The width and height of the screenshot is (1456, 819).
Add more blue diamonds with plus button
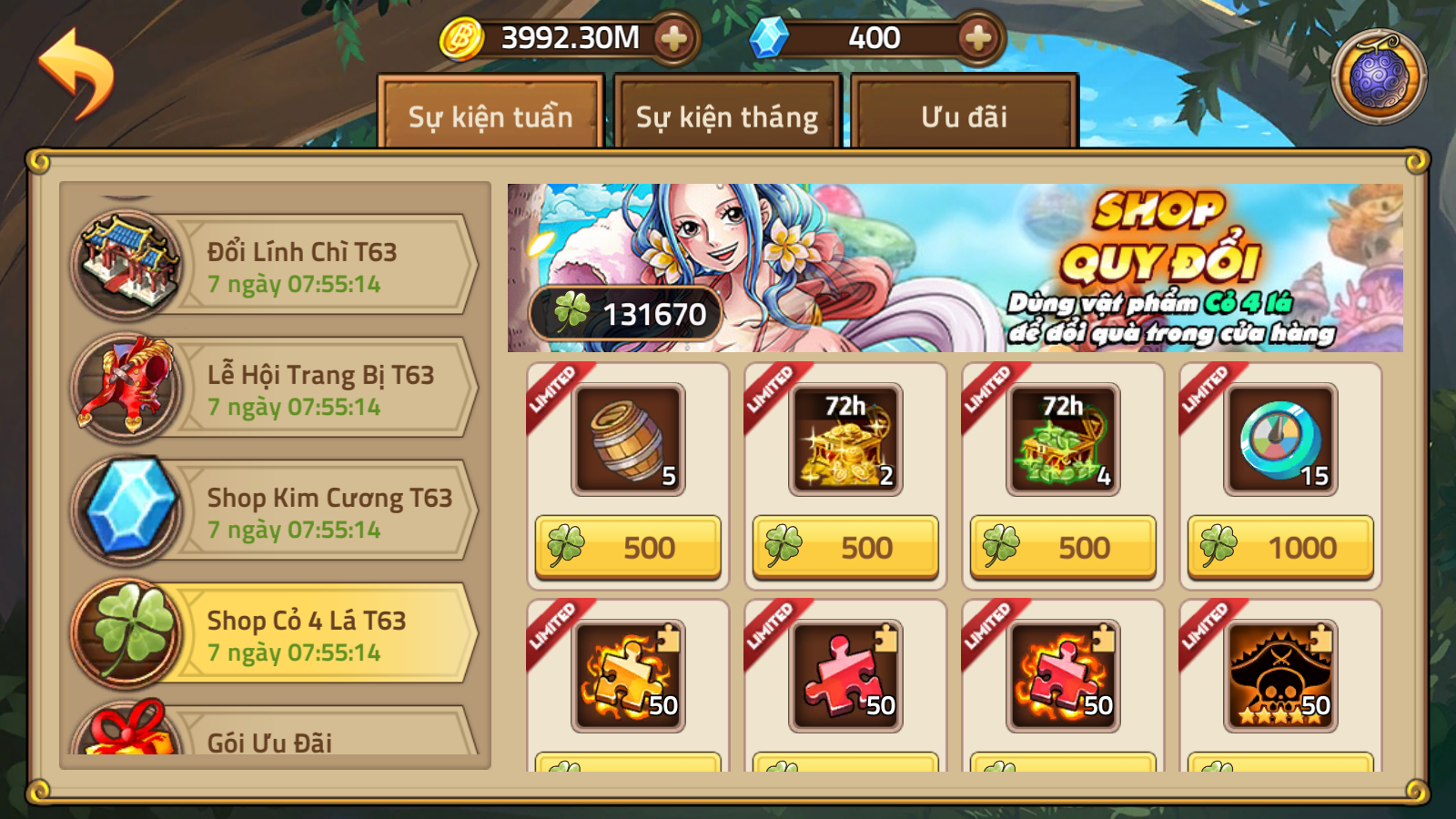[977, 38]
